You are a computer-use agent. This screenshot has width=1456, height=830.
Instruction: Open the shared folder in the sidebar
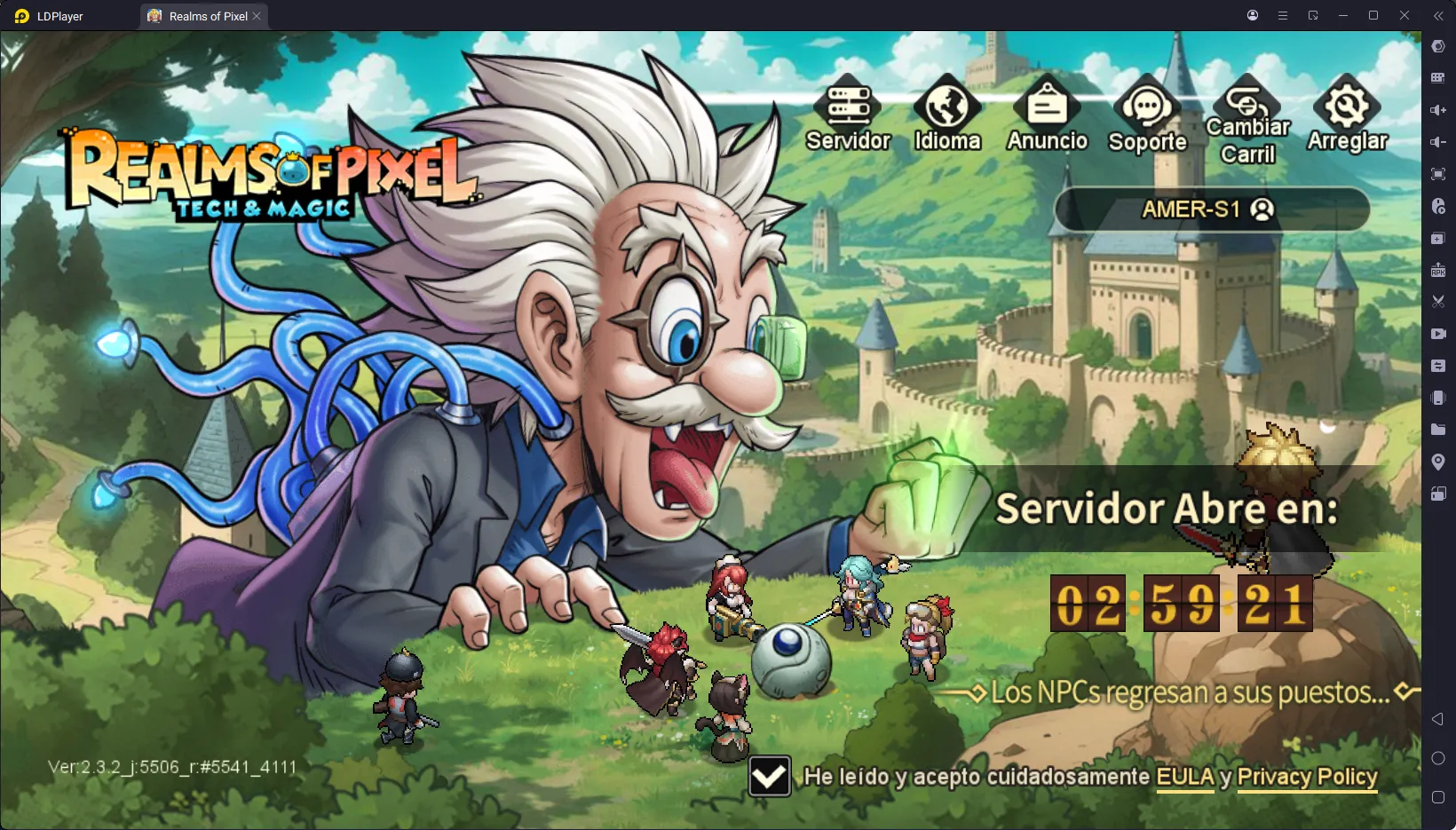(x=1438, y=430)
